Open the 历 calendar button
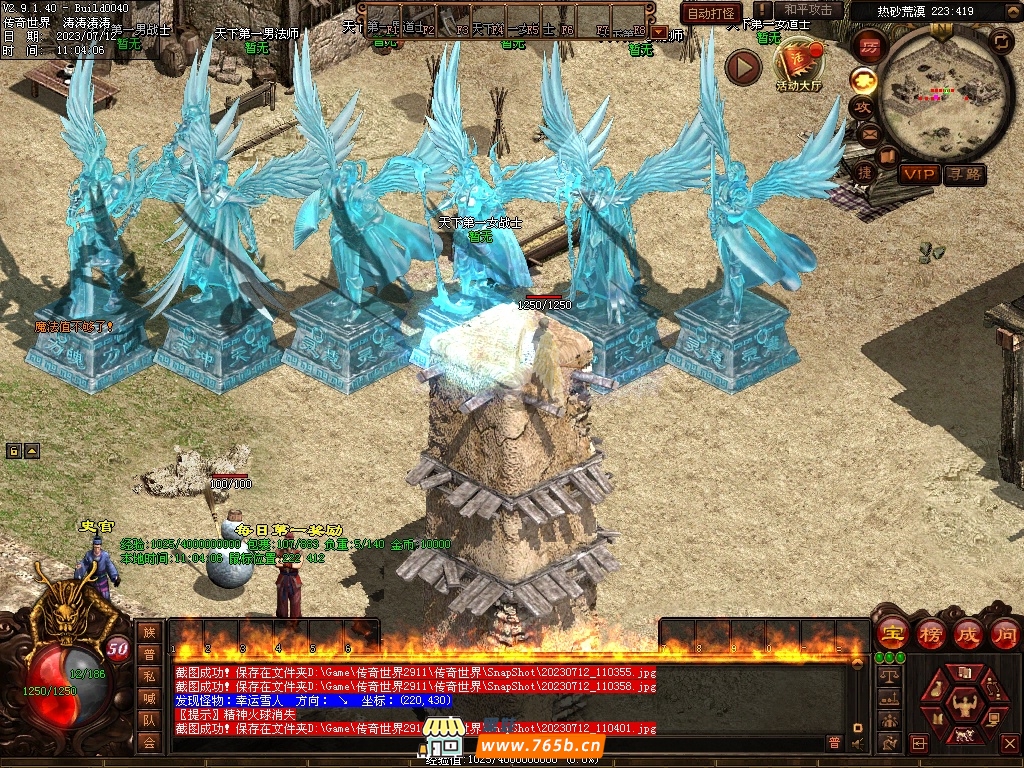Viewport: 1024px width, 768px height. click(869, 47)
